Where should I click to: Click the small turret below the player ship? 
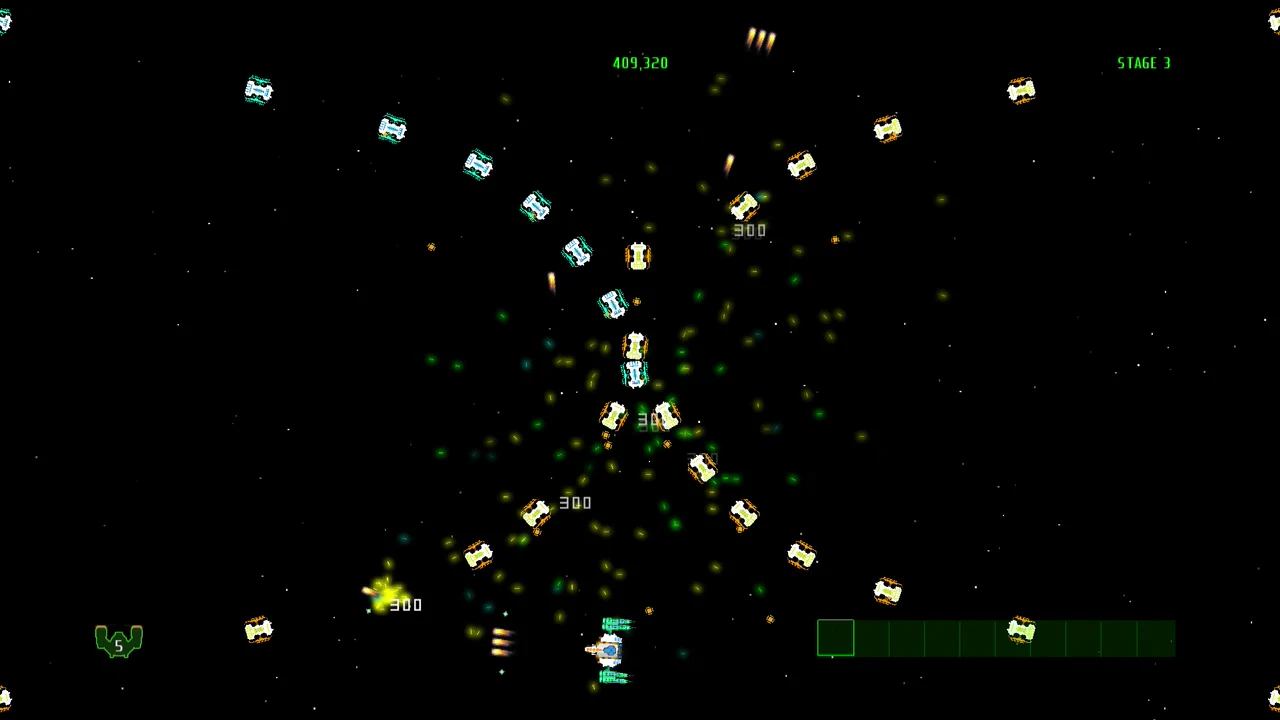613,677
